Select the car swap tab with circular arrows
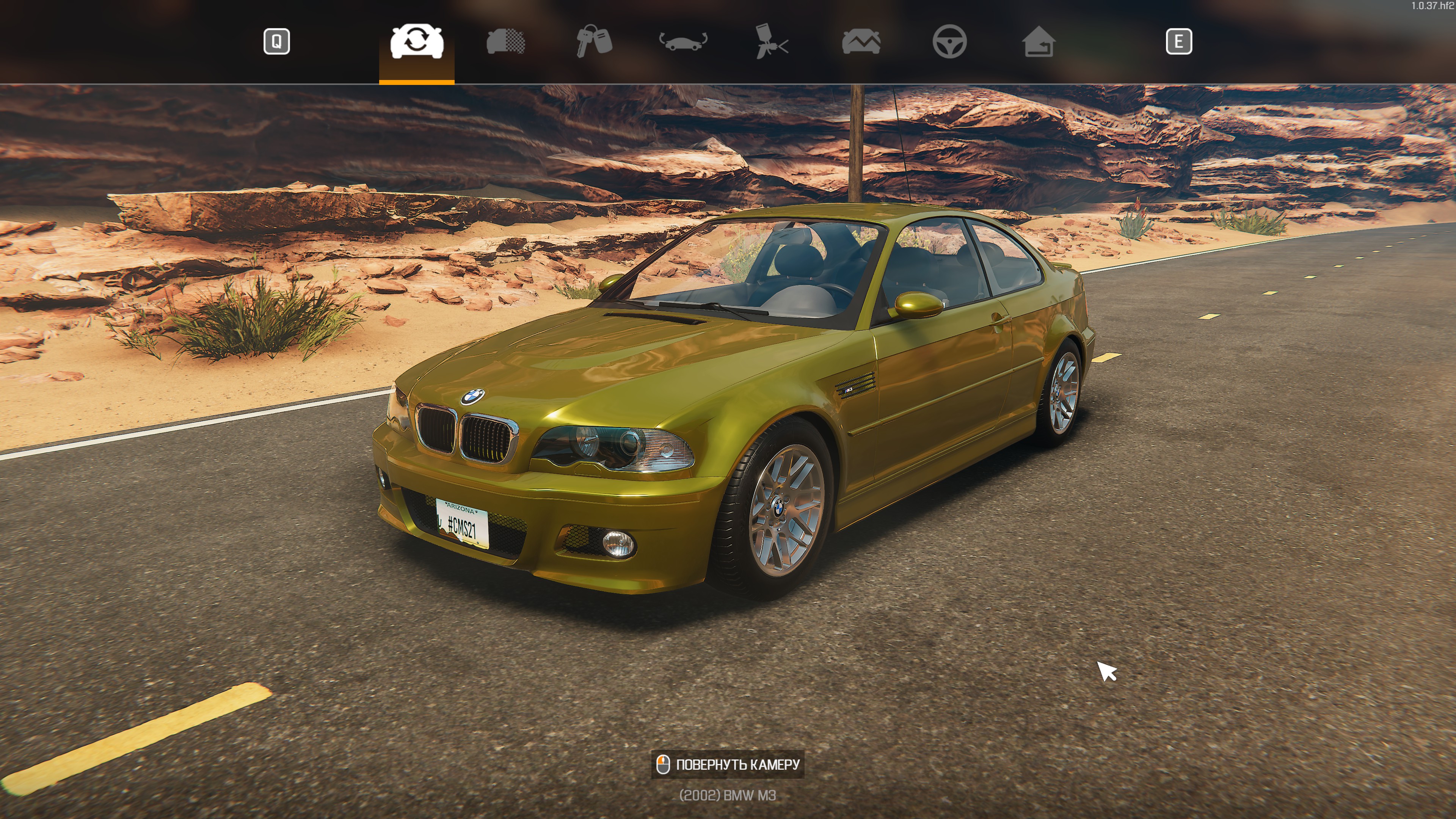 pos(417,42)
